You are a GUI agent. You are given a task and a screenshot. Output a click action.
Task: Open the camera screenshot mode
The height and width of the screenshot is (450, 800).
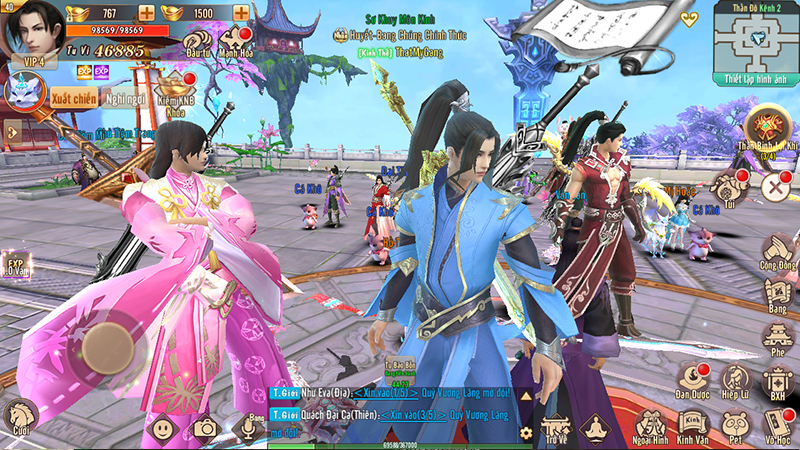coord(206,429)
